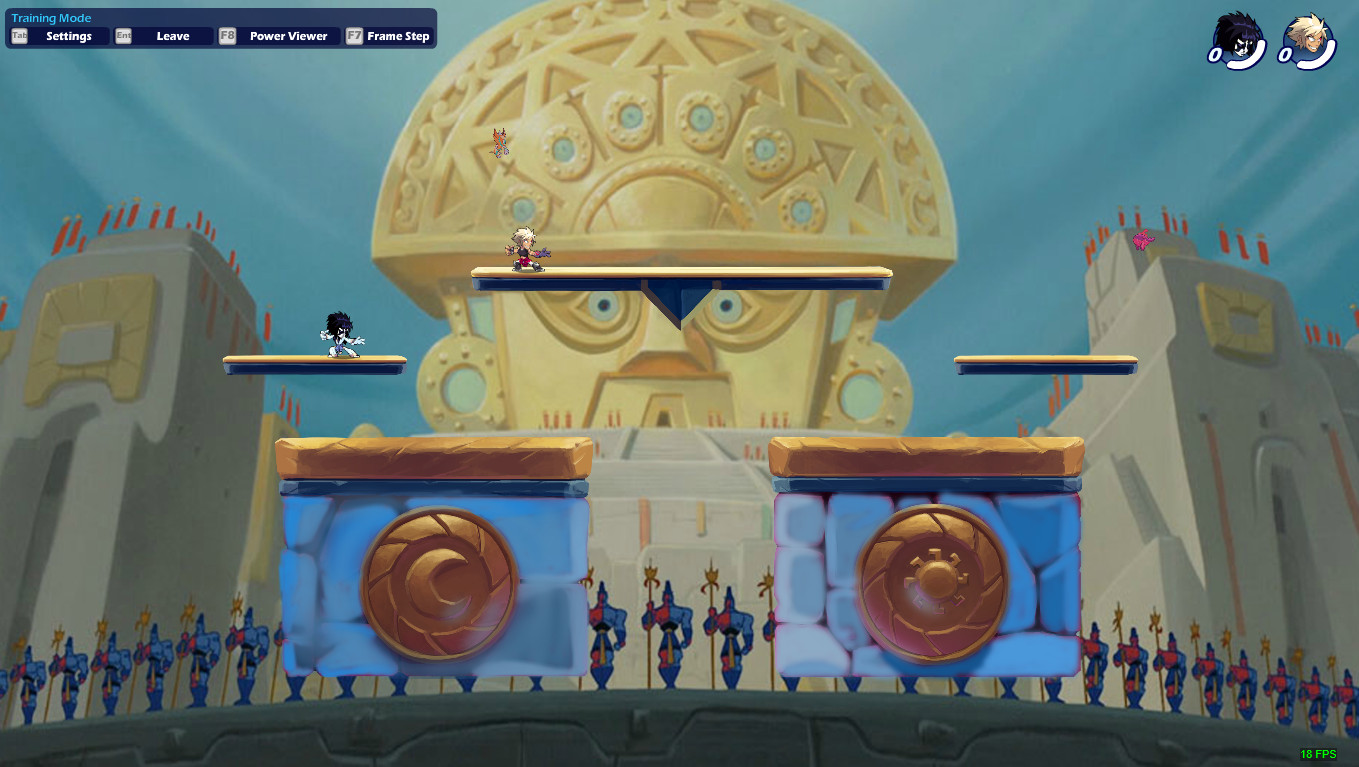Image resolution: width=1359 pixels, height=767 pixels.
Task: Select the blonde fighter on the top platform
Action: pos(523,252)
